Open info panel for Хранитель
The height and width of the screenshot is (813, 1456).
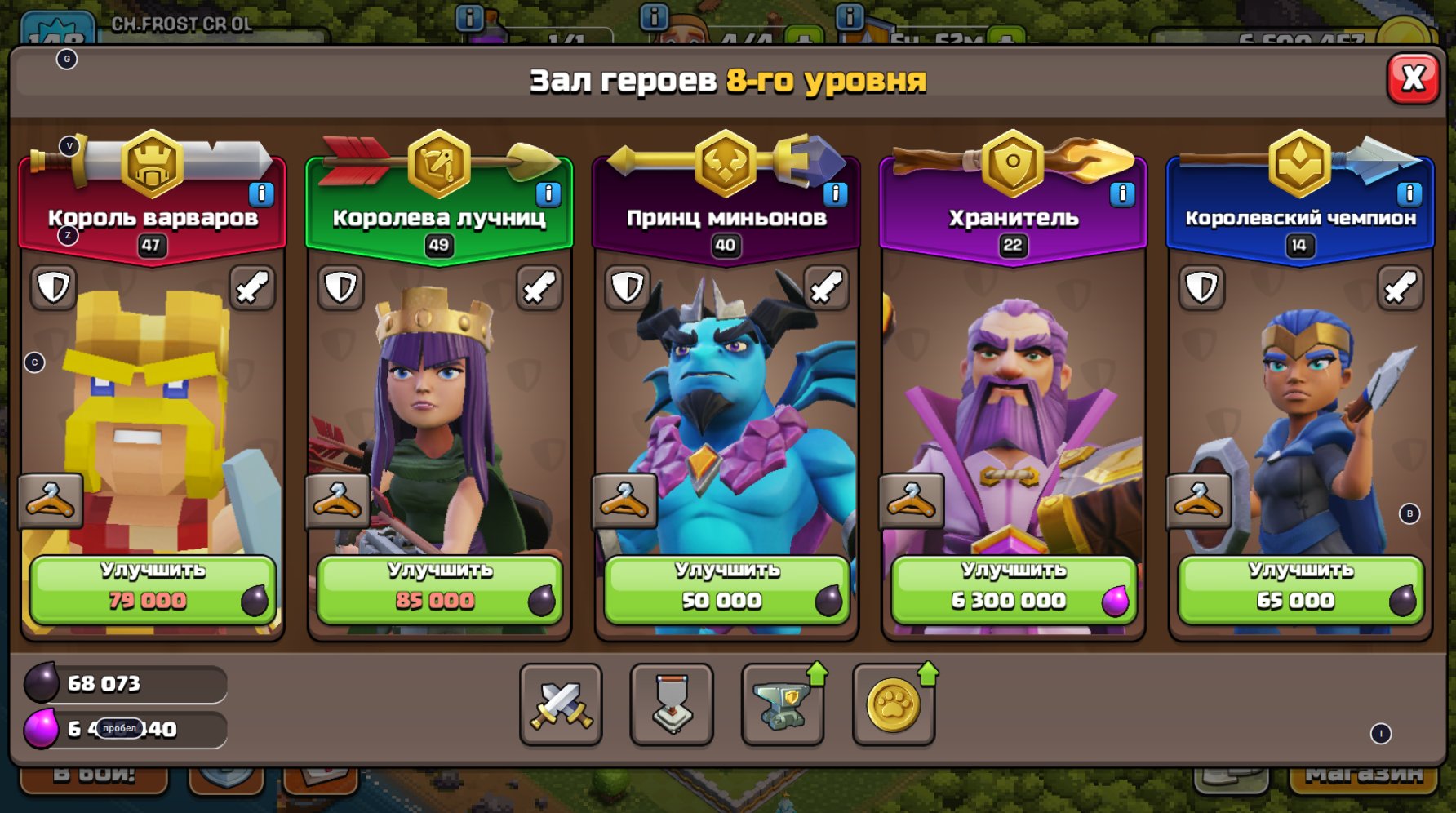1123,193
